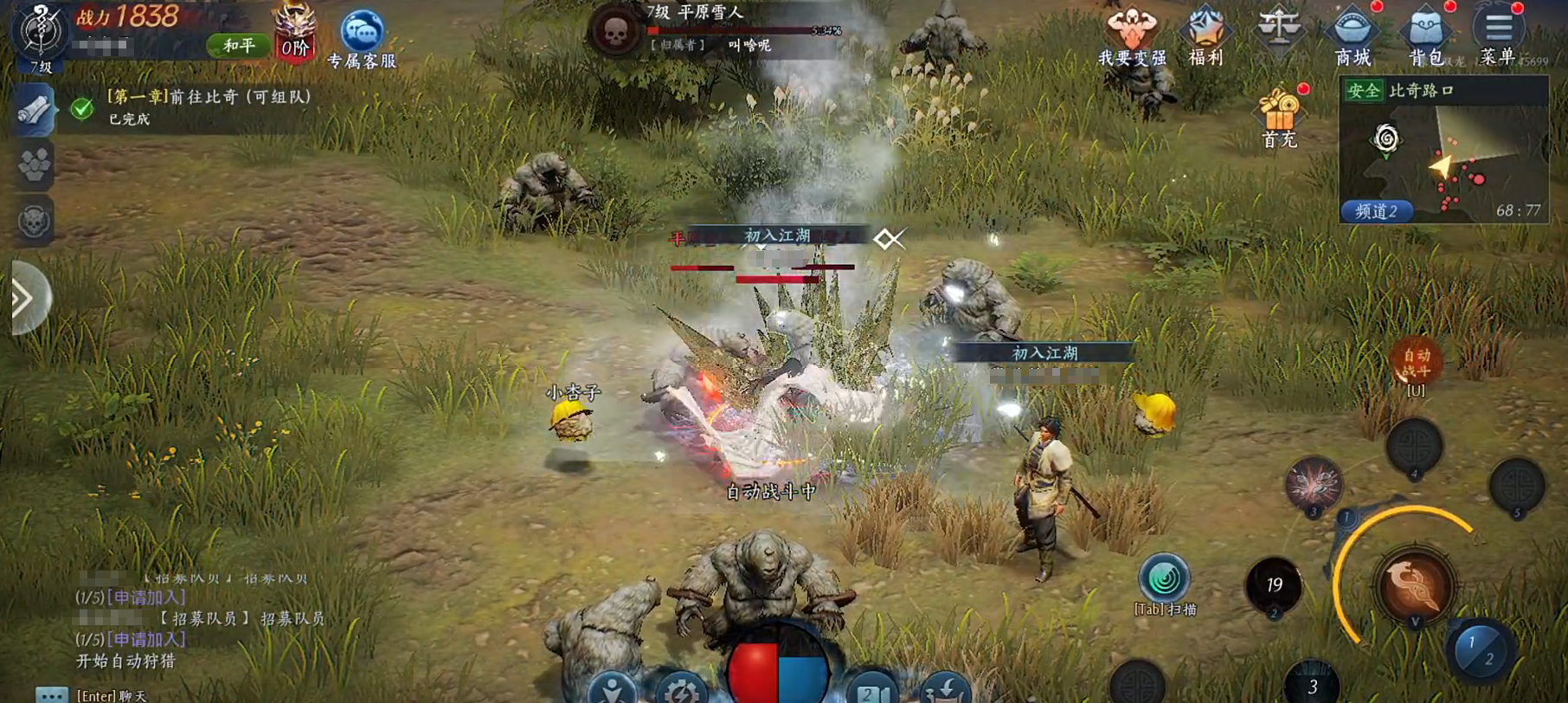The width and height of the screenshot is (1568, 703).
Task: Contact 专属客服 customer service
Action: click(362, 37)
